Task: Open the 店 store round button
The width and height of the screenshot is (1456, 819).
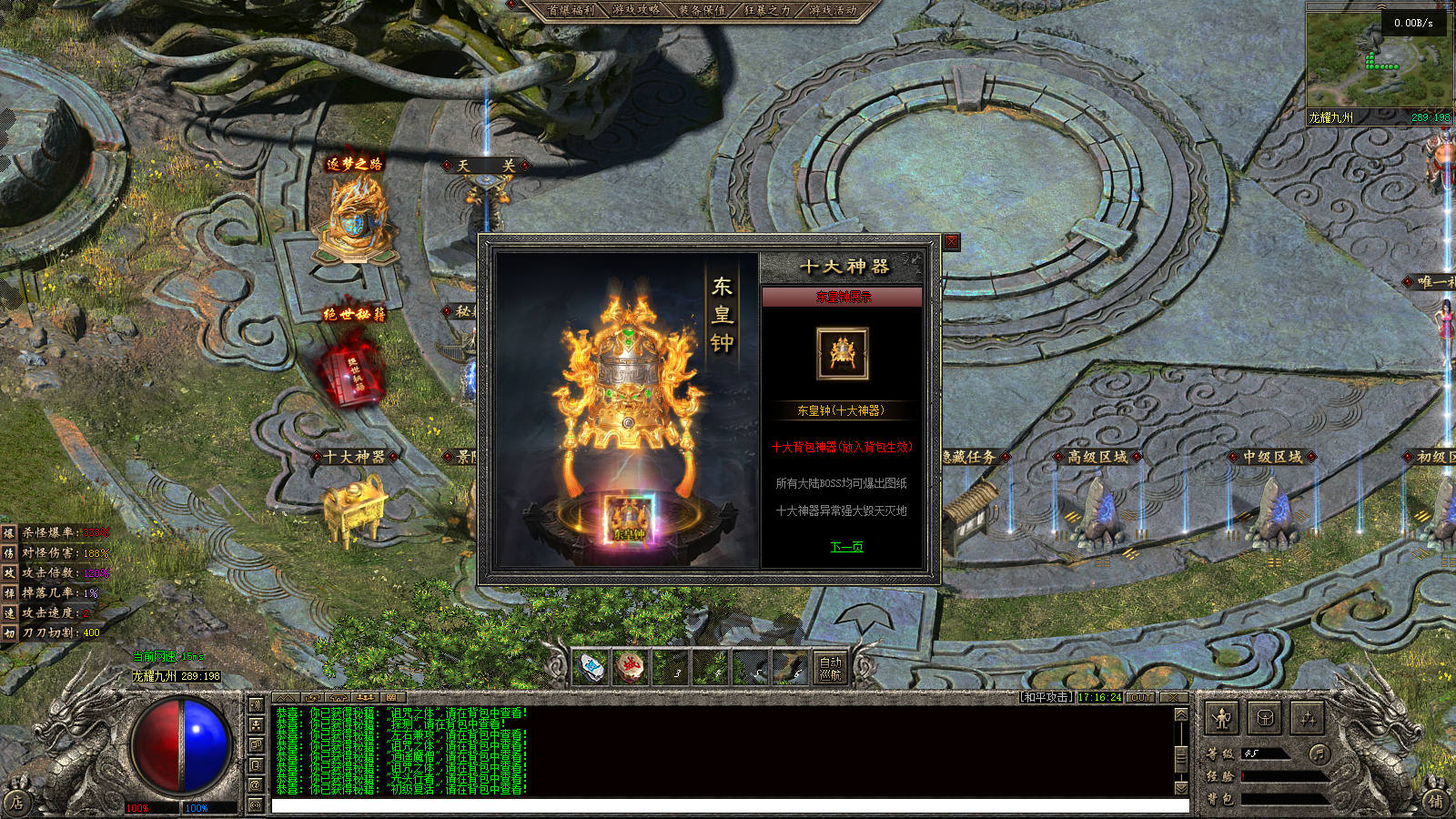Action: 16,802
